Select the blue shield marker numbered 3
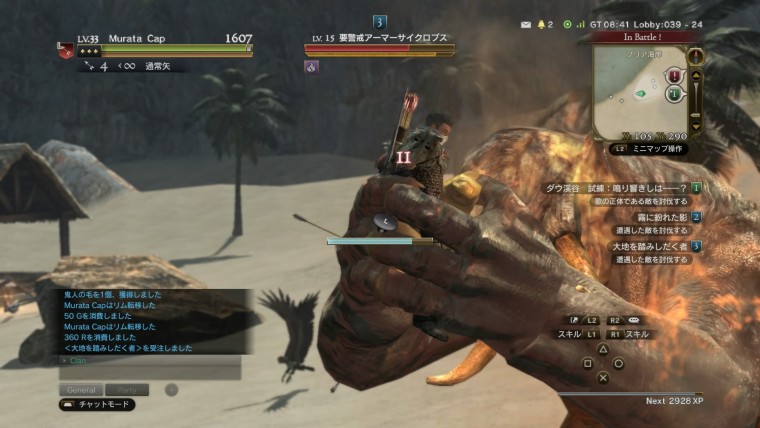 379,22
